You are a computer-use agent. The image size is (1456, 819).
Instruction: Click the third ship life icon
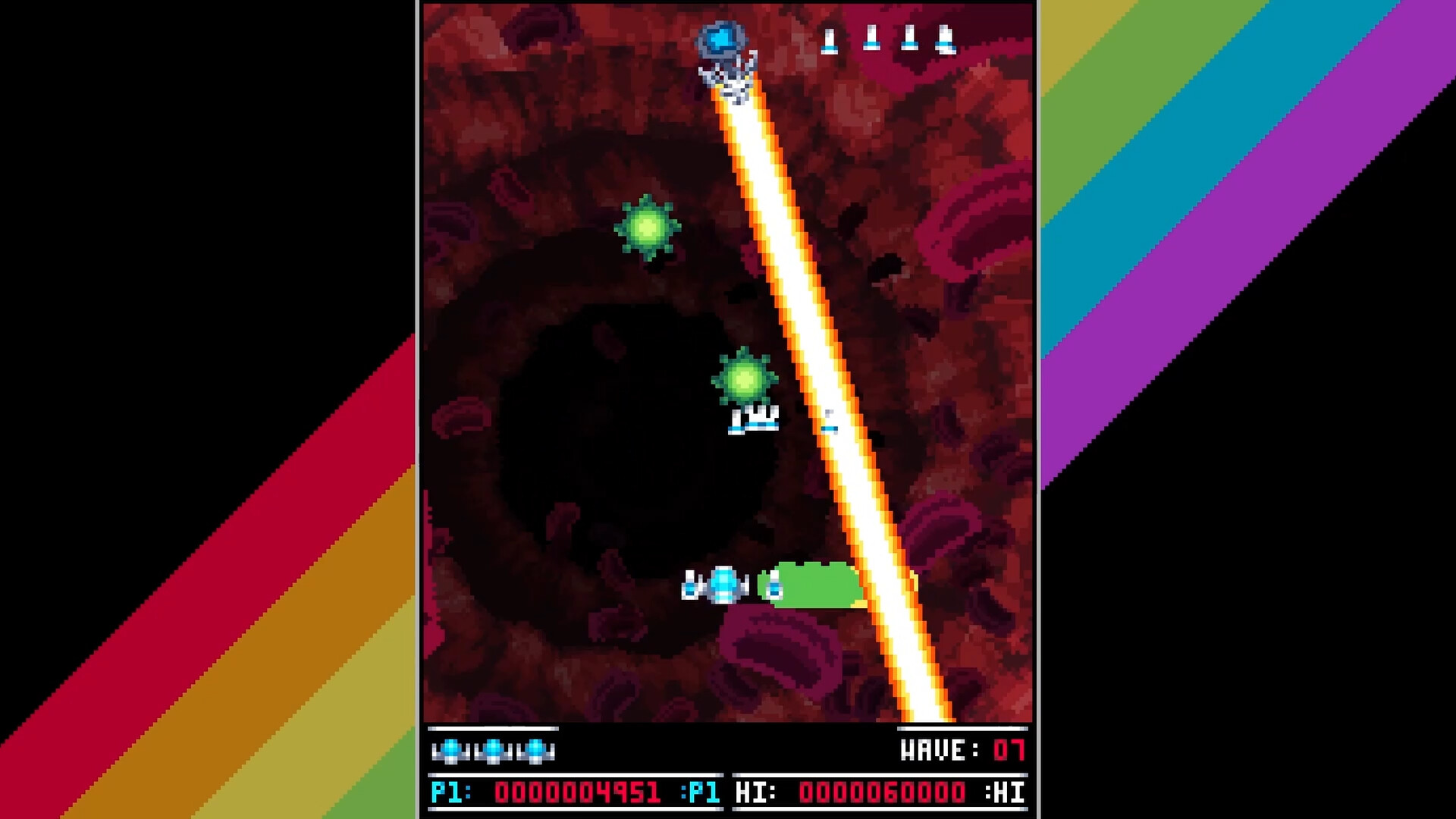pyautogui.click(x=538, y=751)
